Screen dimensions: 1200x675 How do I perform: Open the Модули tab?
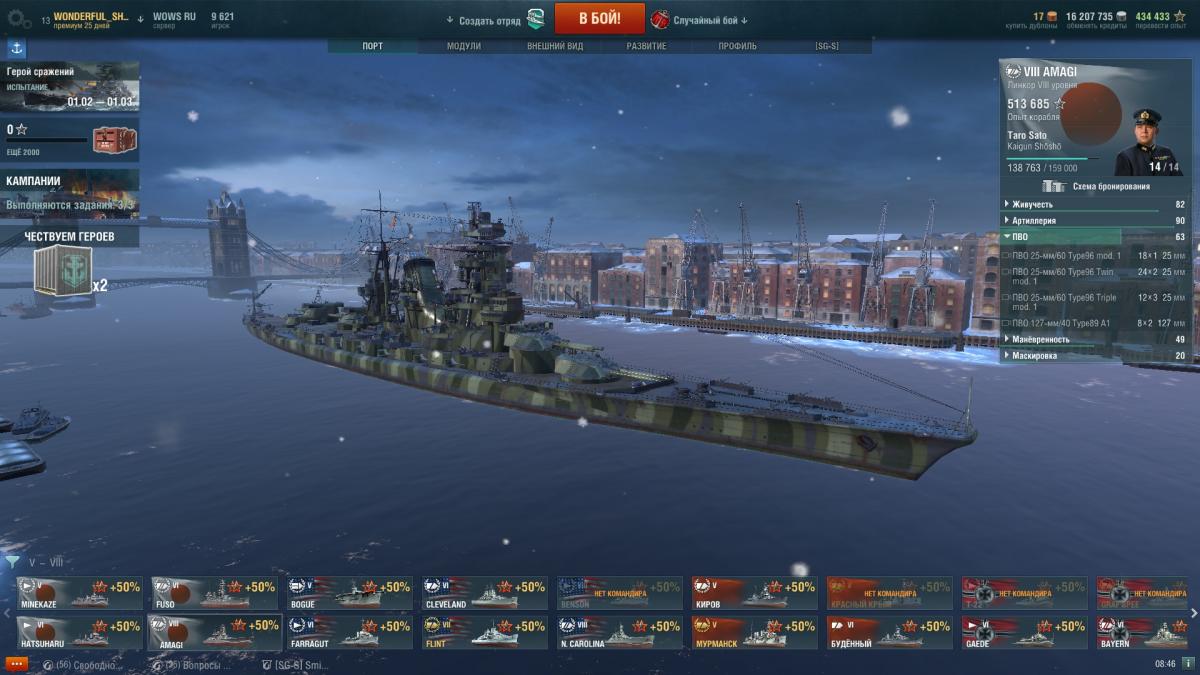[x=463, y=46]
